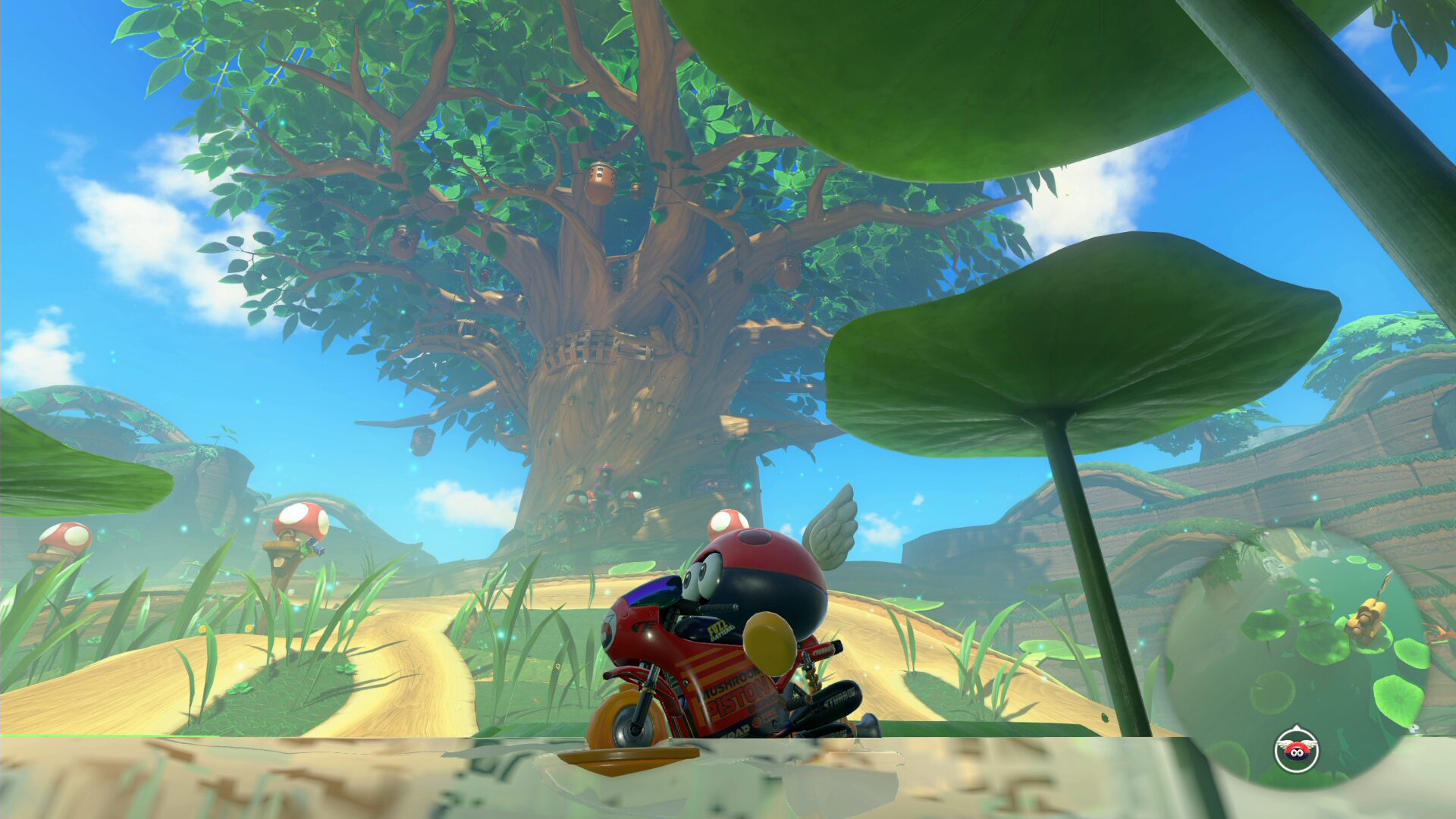Select the red winged character icon badge
The width and height of the screenshot is (1456, 819).
click(x=1297, y=749)
